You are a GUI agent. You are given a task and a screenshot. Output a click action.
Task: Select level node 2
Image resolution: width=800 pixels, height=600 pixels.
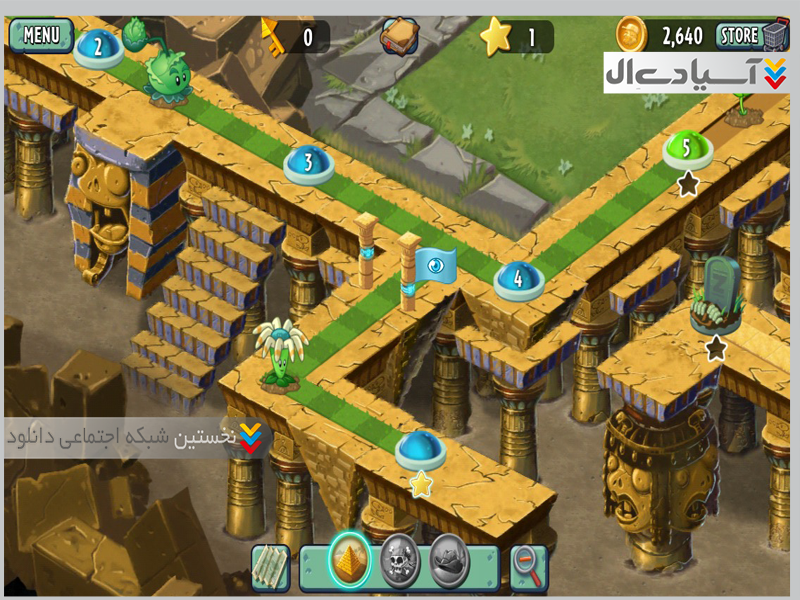[x=99, y=46]
